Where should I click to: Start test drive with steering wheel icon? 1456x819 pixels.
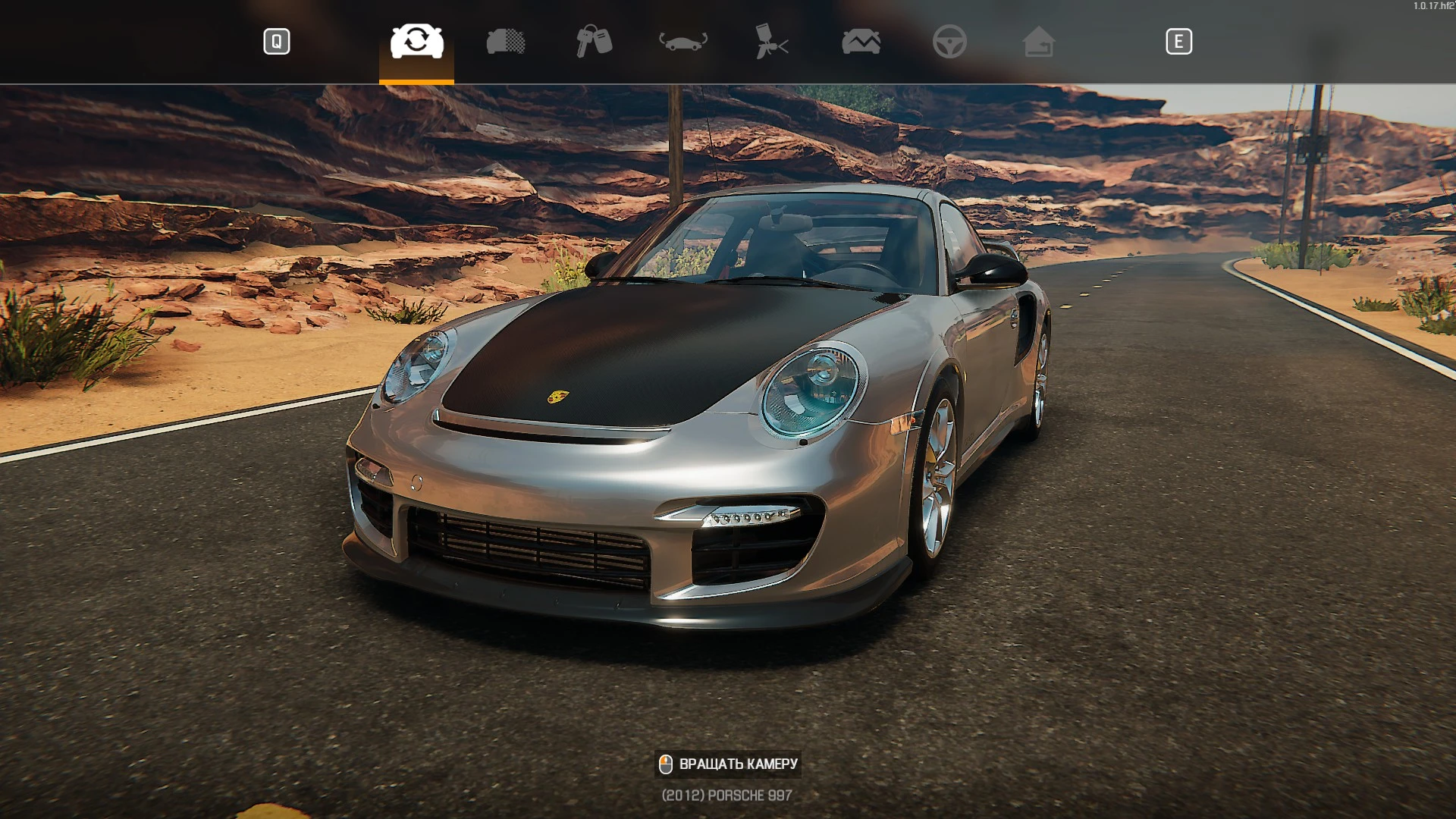[x=950, y=42]
